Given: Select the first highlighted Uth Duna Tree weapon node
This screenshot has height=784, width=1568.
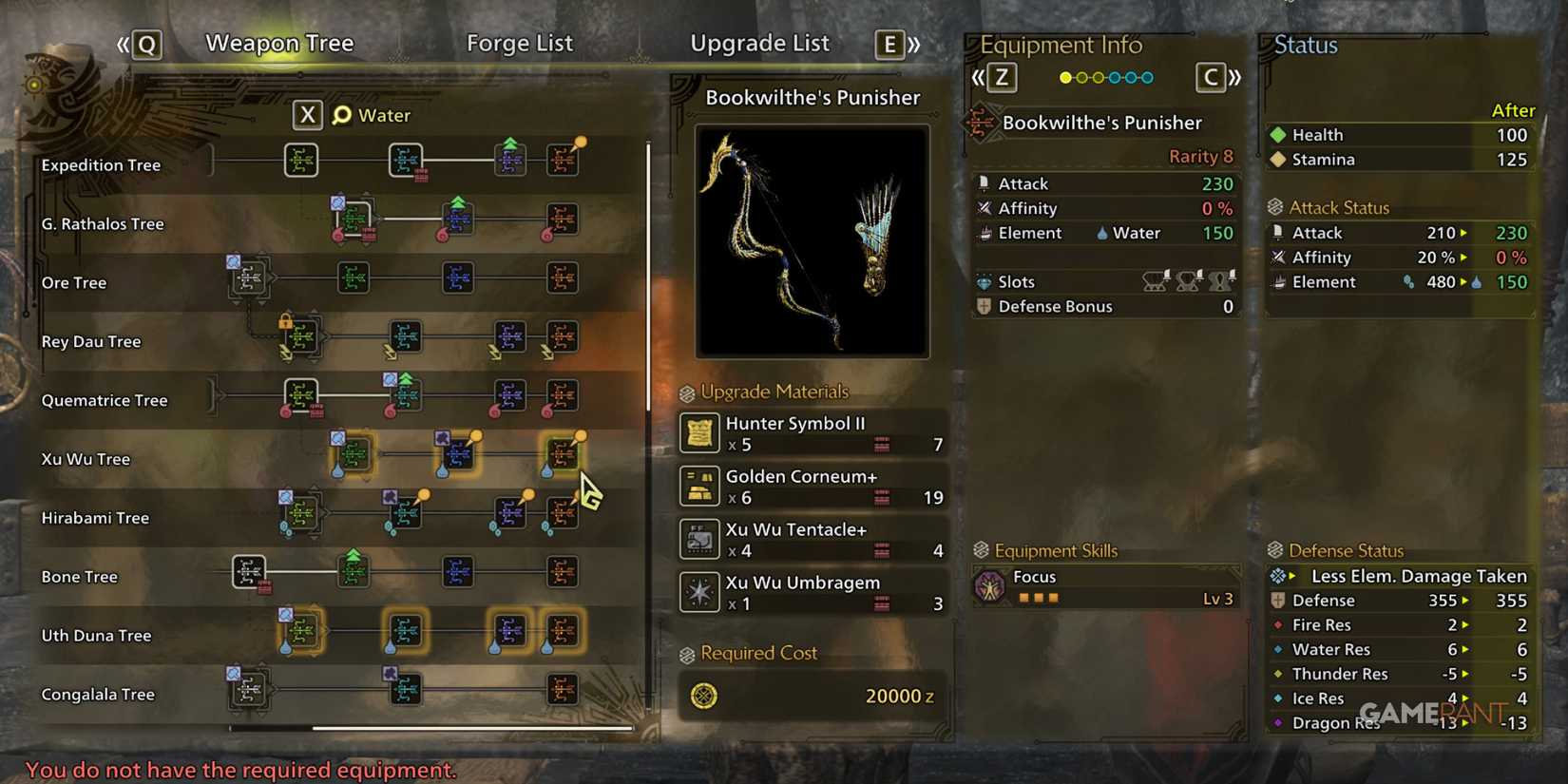Looking at the screenshot, I should point(301,631).
